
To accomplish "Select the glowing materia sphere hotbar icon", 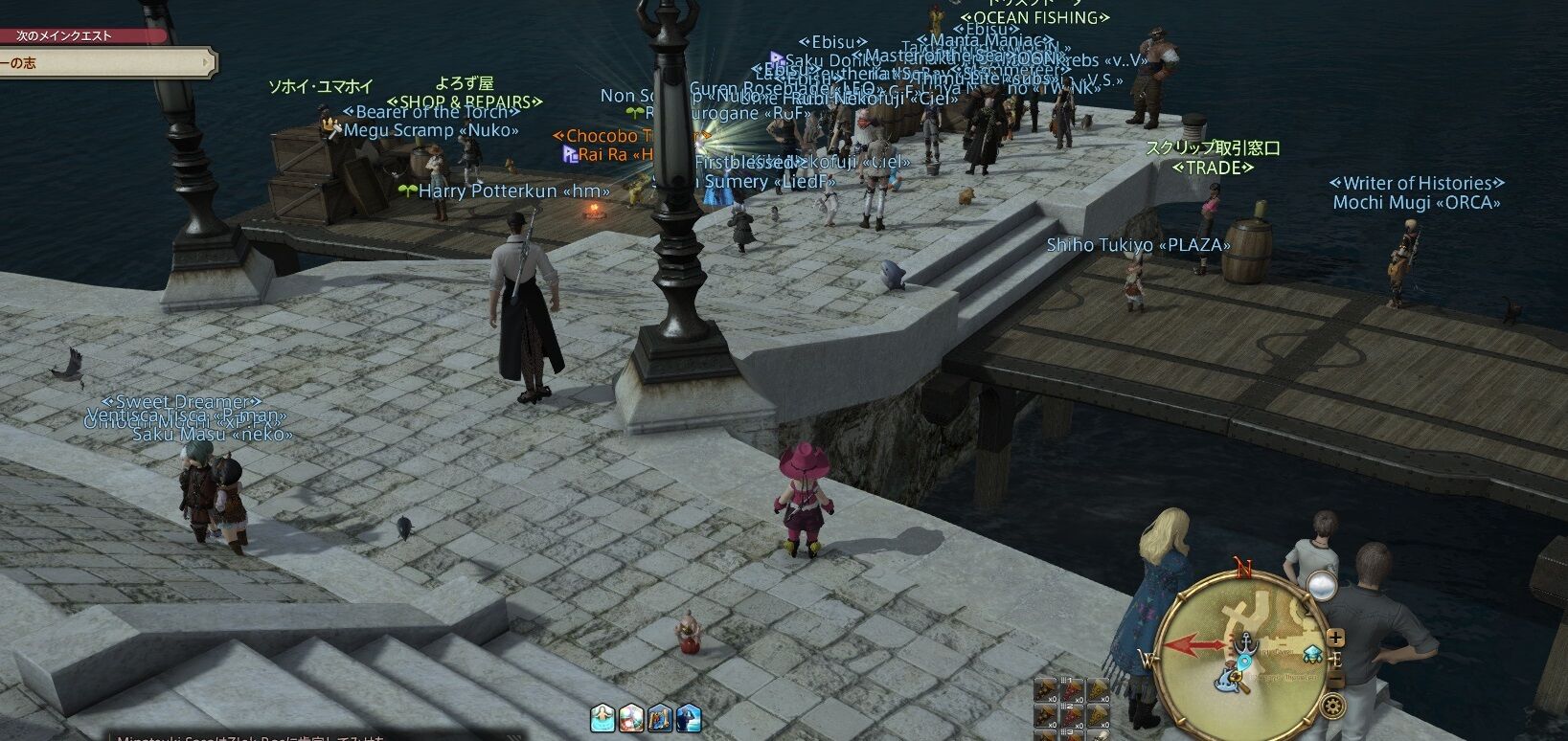I will [x=632, y=716].
